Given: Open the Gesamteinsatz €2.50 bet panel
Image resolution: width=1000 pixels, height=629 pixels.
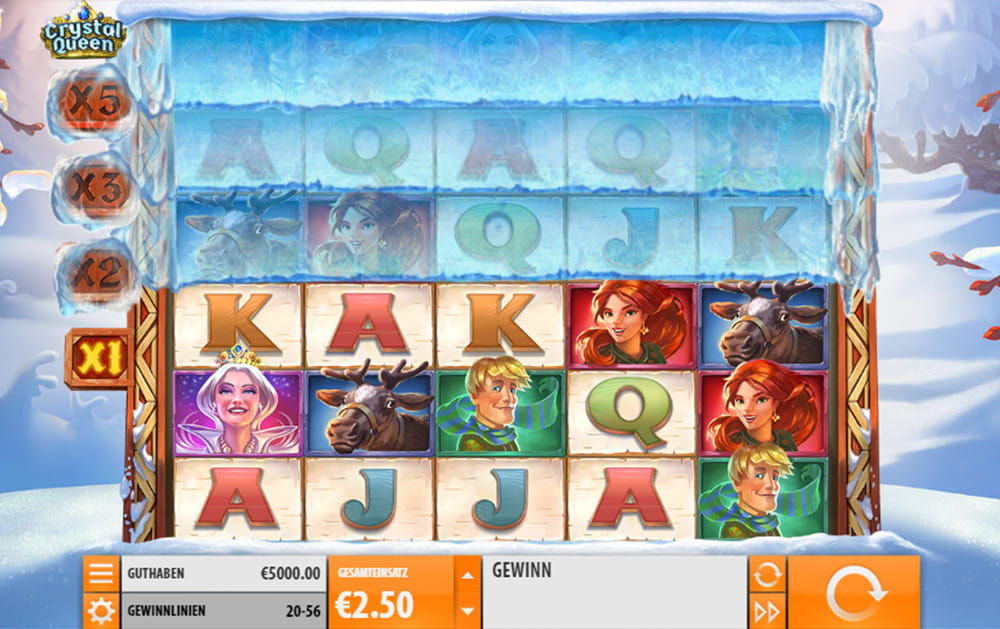Looking at the screenshot, I should (390, 593).
